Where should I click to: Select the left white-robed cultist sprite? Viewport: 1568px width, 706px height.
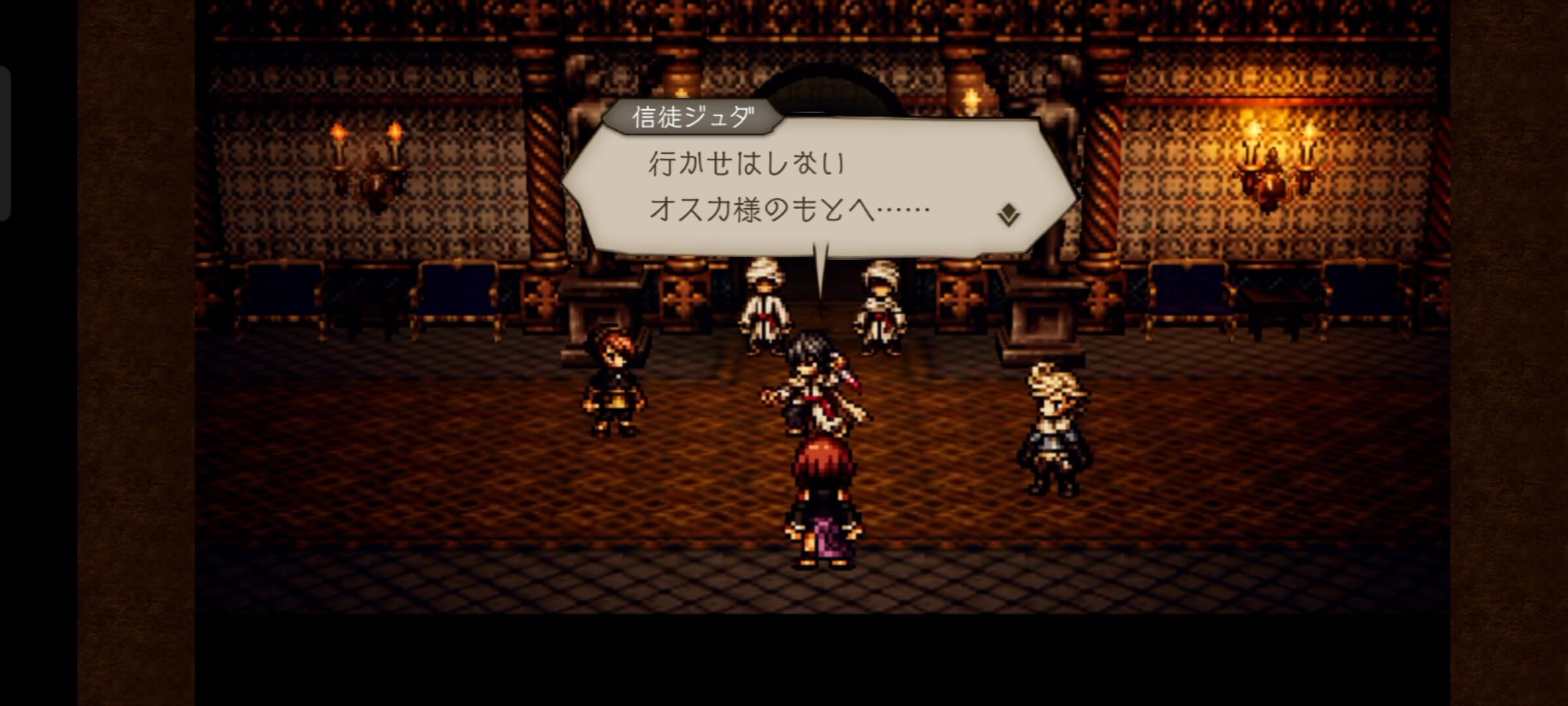click(763, 307)
